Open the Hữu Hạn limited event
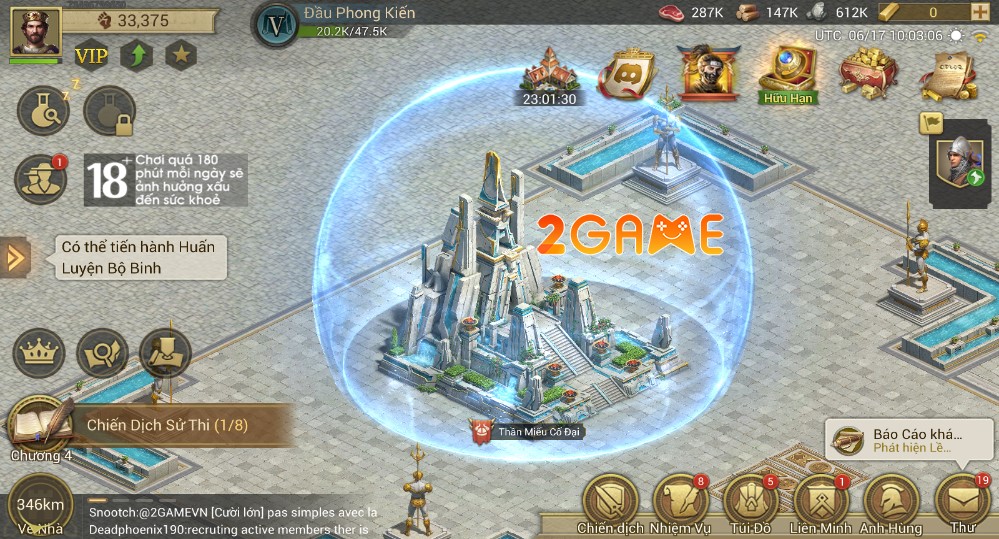This screenshot has height=539, width=999. [x=789, y=73]
